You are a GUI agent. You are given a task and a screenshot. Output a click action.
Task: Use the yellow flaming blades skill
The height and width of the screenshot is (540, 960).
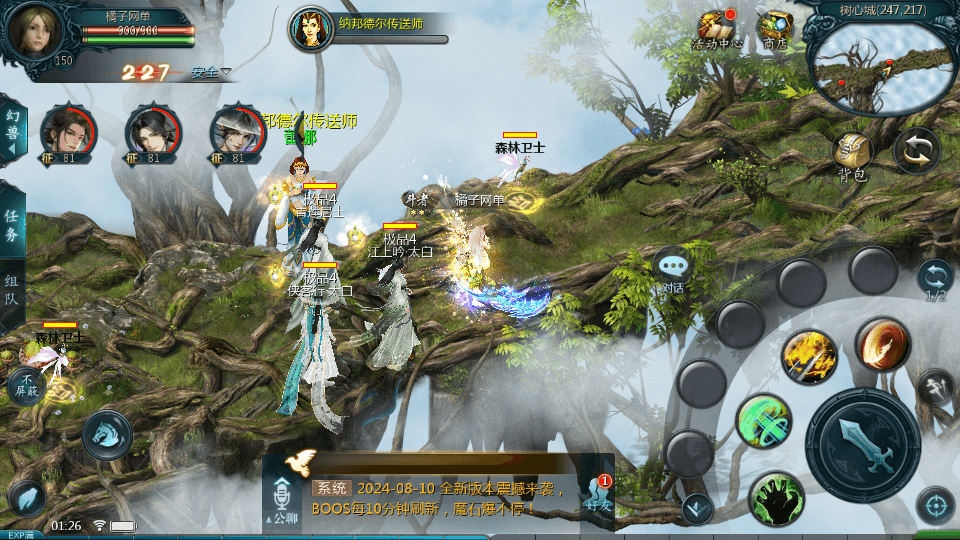pyautogui.click(x=809, y=357)
